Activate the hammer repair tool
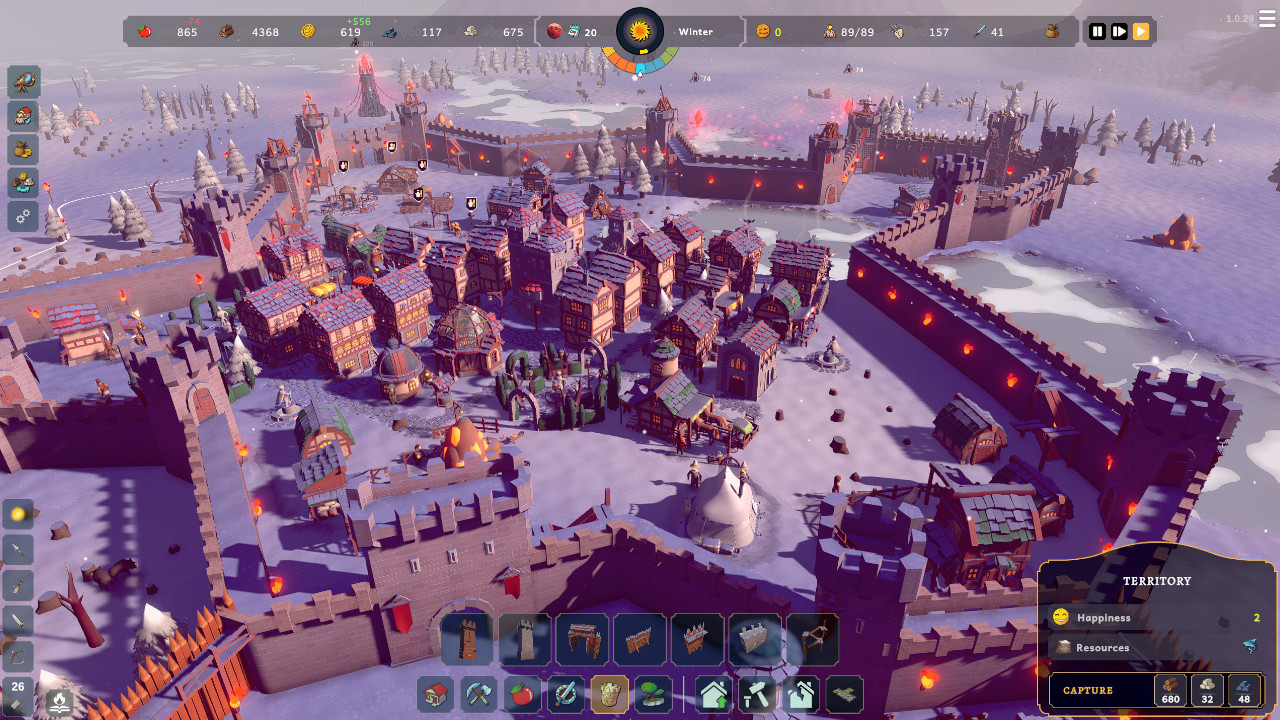This screenshot has height=720, width=1280. pos(757,695)
